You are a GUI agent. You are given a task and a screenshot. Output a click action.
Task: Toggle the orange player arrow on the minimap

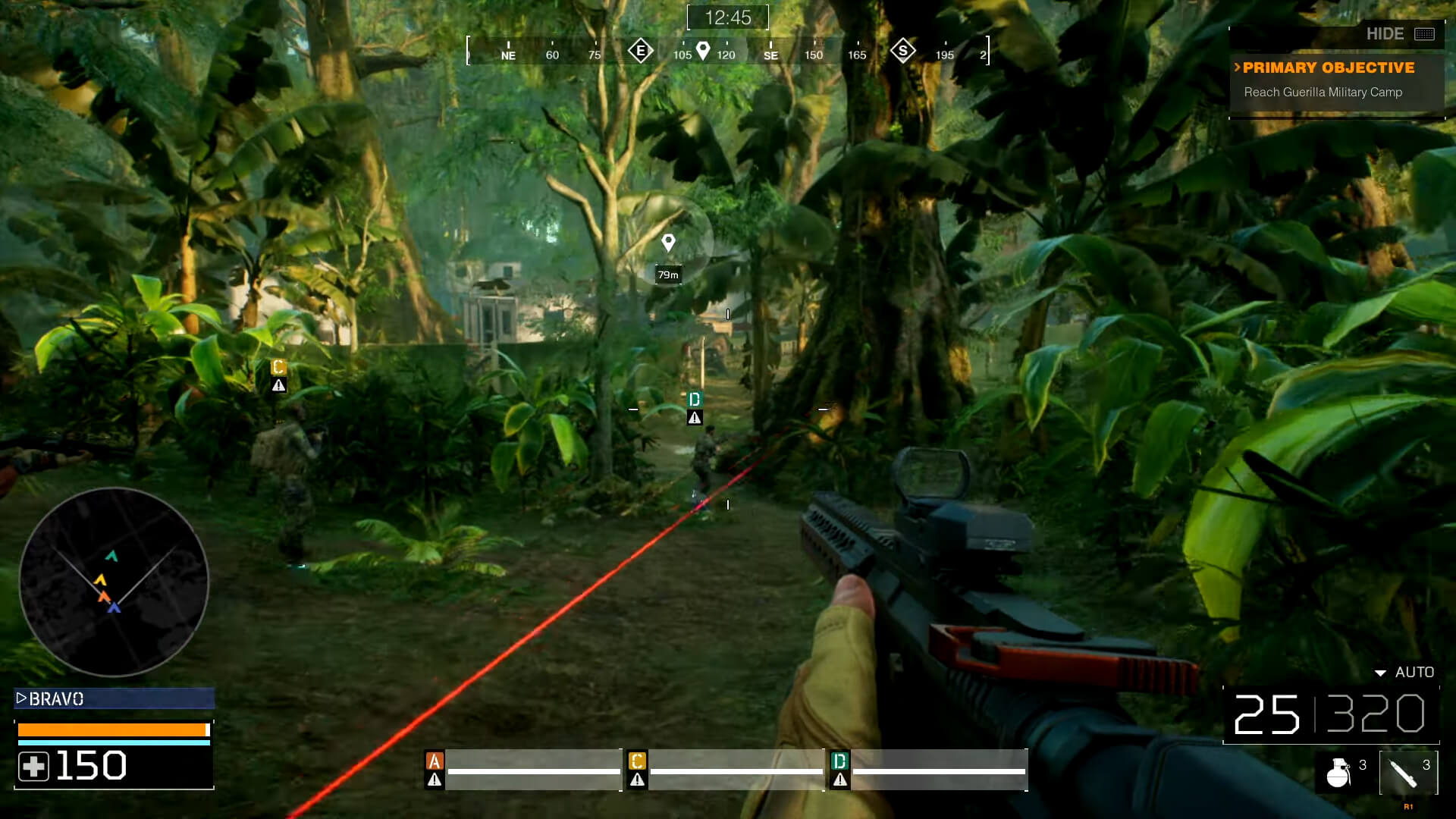click(102, 596)
